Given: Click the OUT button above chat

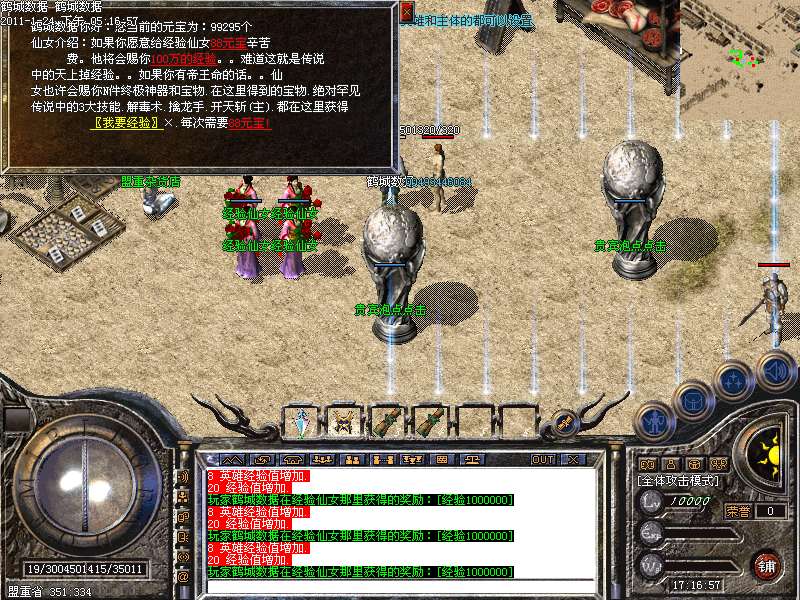Looking at the screenshot, I should pos(543,460).
